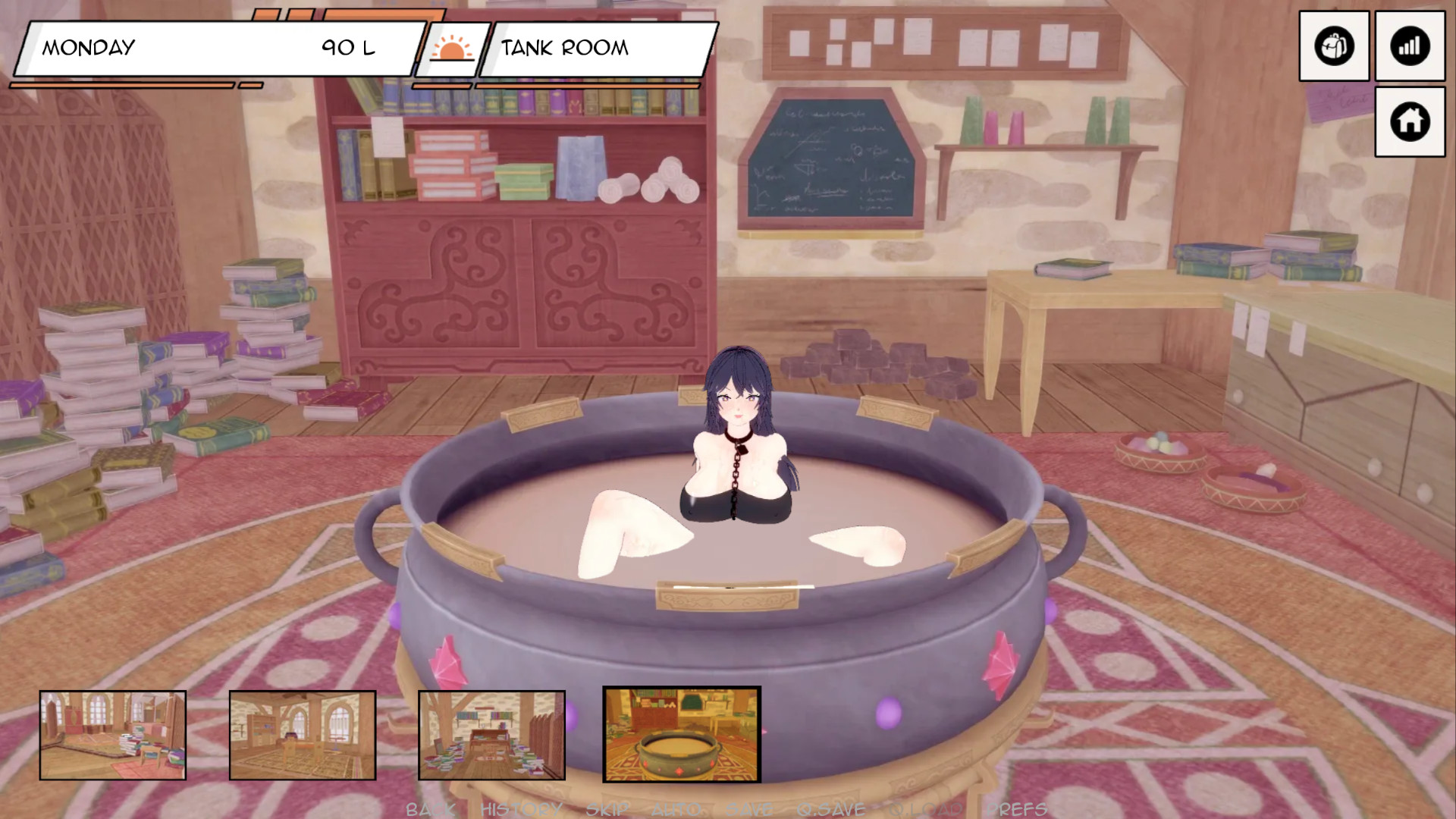Image resolution: width=1456 pixels, height=819 pixels.
Task: Open Prefs settings
Action: coord(1017,809)
